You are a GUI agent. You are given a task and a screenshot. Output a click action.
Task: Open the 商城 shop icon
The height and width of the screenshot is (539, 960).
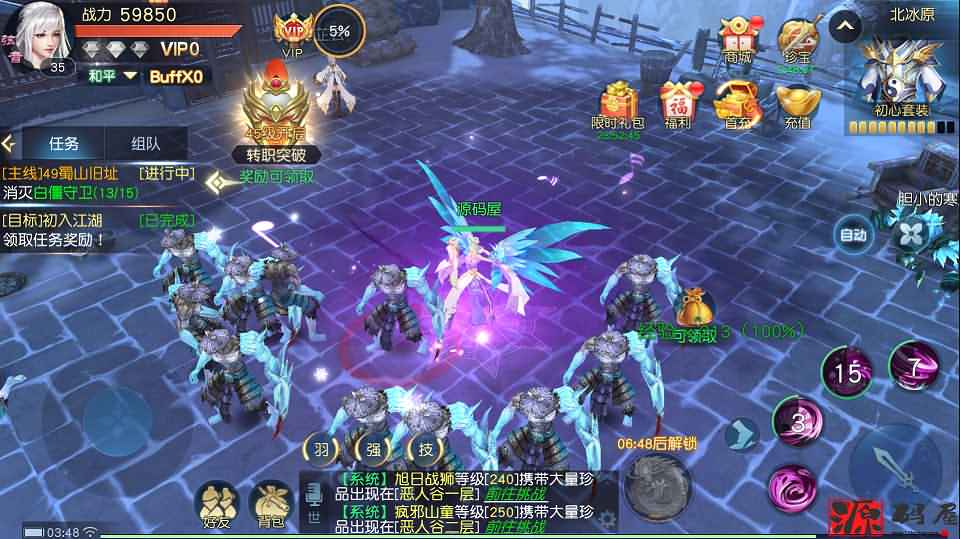point(737,44)
